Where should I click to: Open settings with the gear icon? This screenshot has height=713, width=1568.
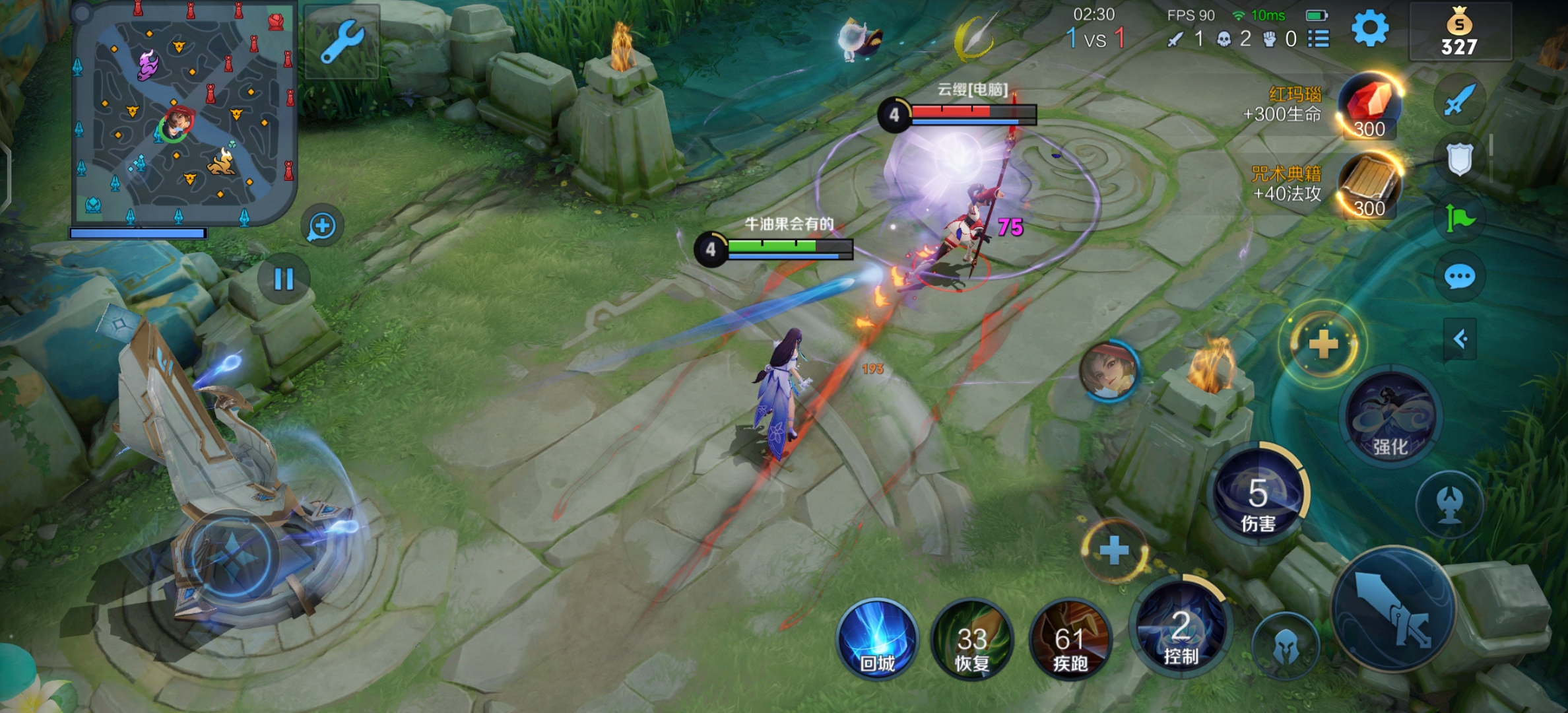pyautogui.click(x=1369, y=29)
